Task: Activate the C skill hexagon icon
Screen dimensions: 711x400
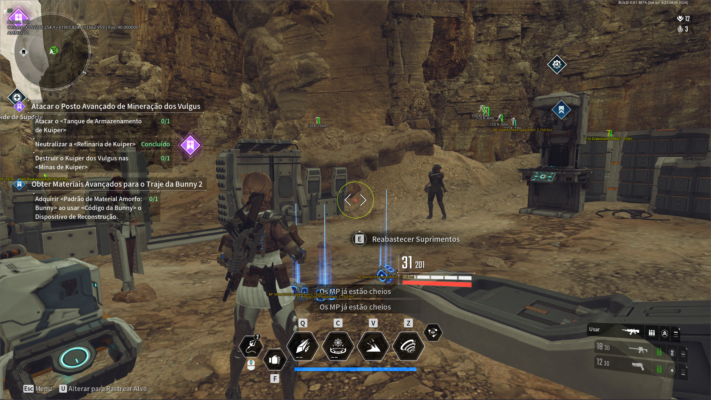Action: tap(338, 346)
